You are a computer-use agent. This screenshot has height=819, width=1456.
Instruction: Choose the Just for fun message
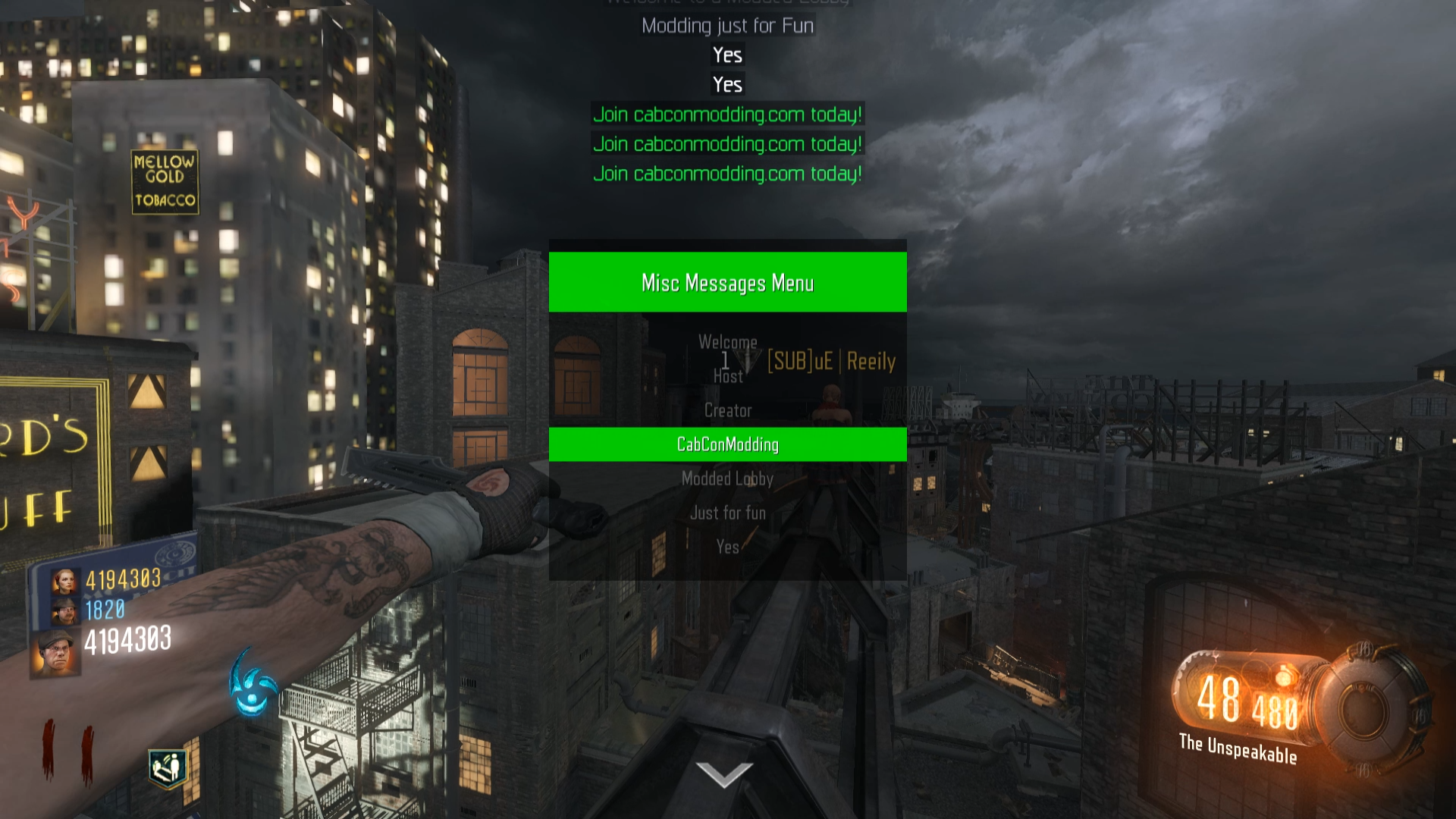(x=727, y=513)
